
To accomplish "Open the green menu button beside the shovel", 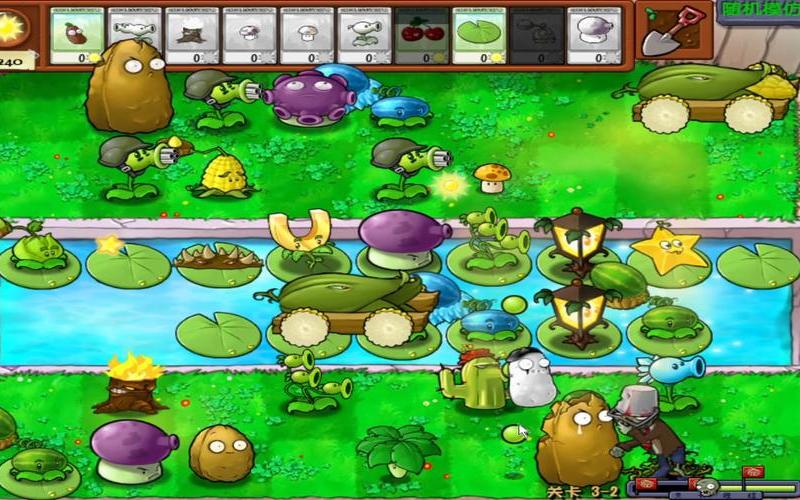I will 757,12.
